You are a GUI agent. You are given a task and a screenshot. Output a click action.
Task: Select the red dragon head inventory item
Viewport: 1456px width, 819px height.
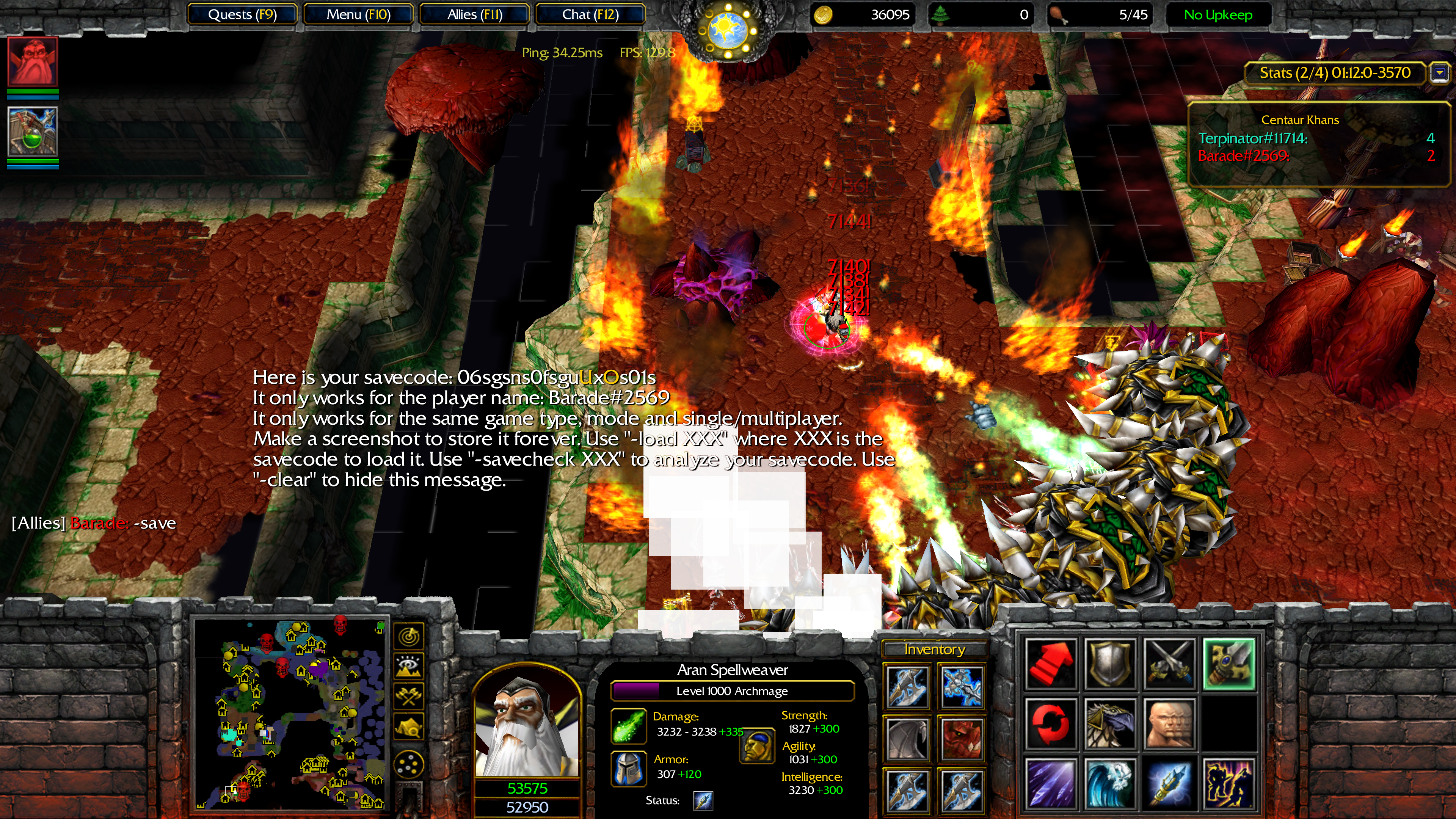961,739
